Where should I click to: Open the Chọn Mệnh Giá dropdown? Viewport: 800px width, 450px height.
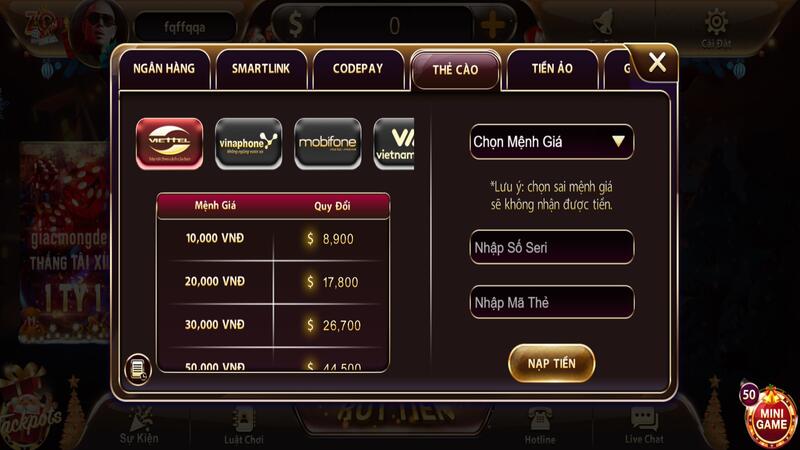tap(551, 142)
